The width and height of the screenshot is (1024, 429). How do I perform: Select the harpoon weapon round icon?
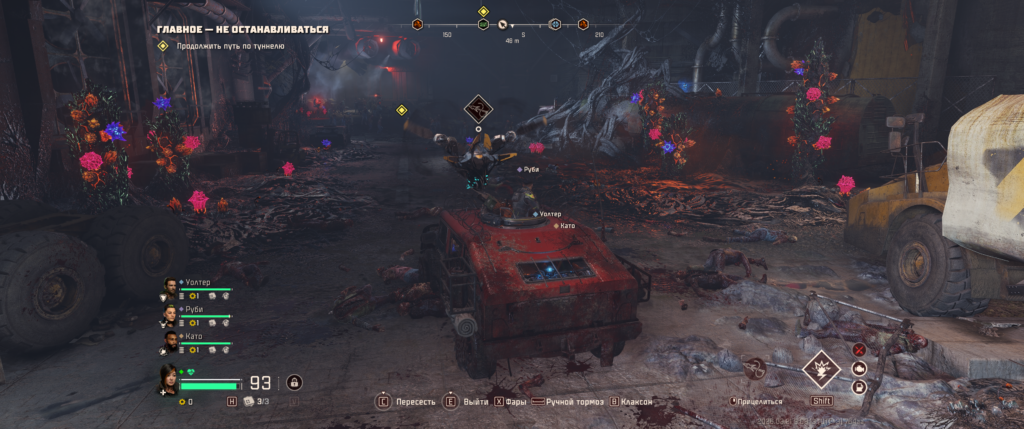pos(755,369)
